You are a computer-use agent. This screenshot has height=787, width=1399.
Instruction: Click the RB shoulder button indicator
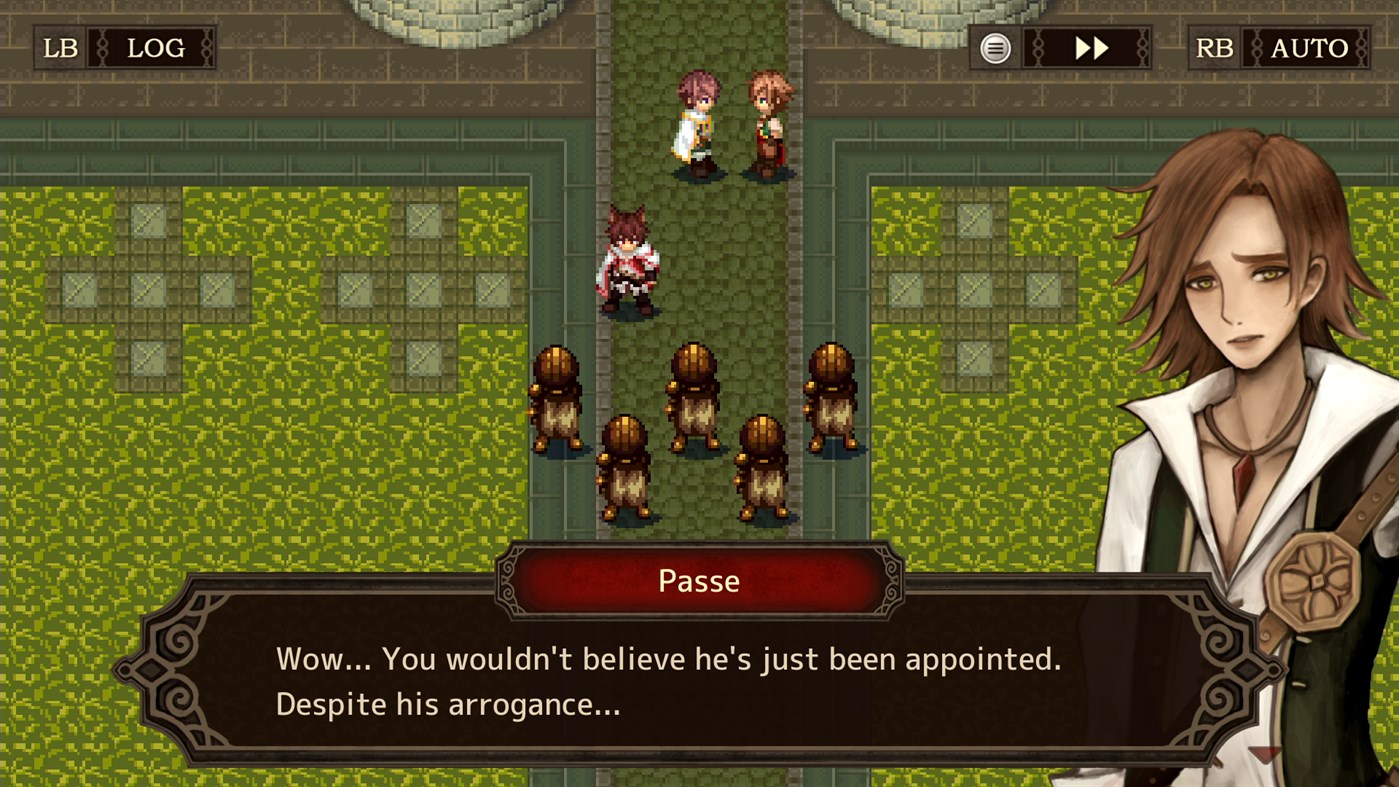(x=1213, y=47)
